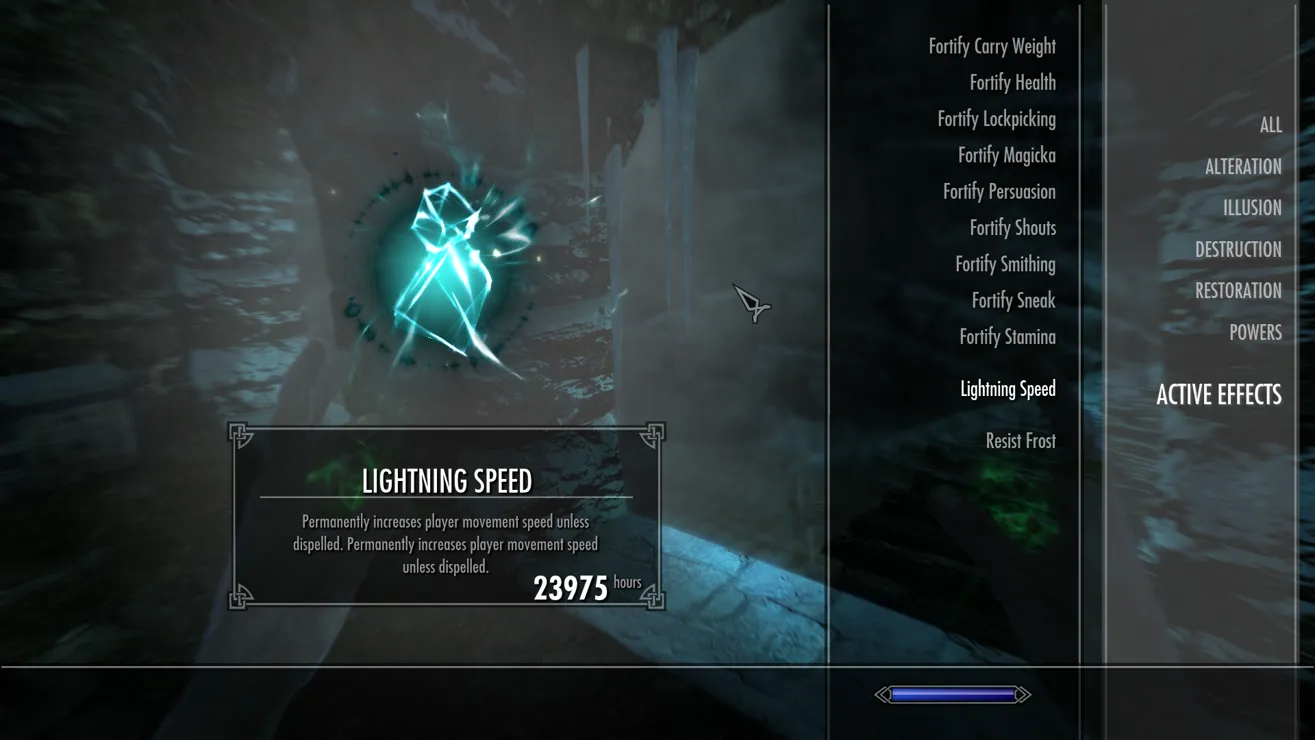This screenshot has height=740, width=1315.
Task: Open the Illusion spell category
Action: click(1252, 208)
